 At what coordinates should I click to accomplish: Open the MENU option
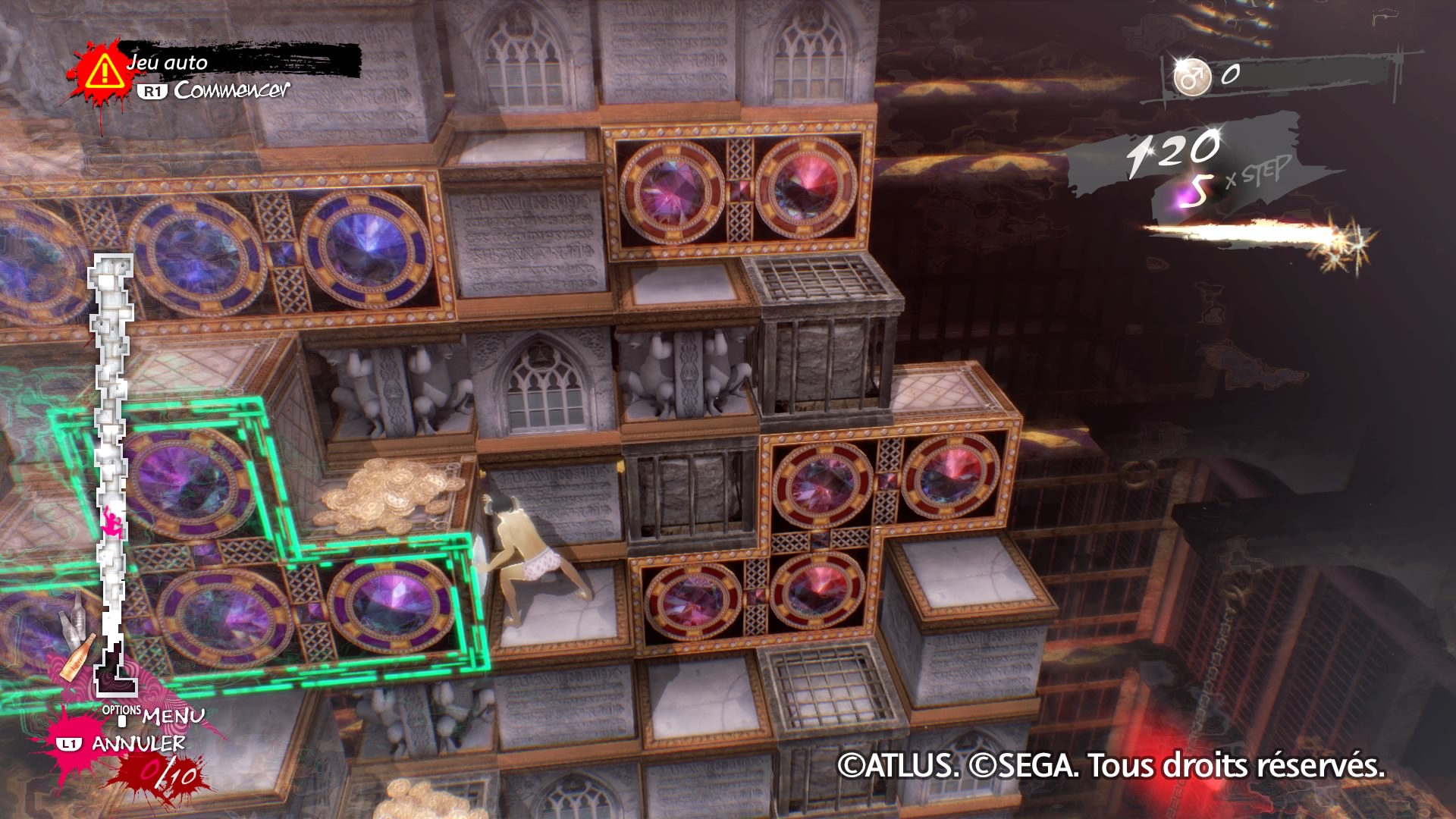tap(173, 715)
